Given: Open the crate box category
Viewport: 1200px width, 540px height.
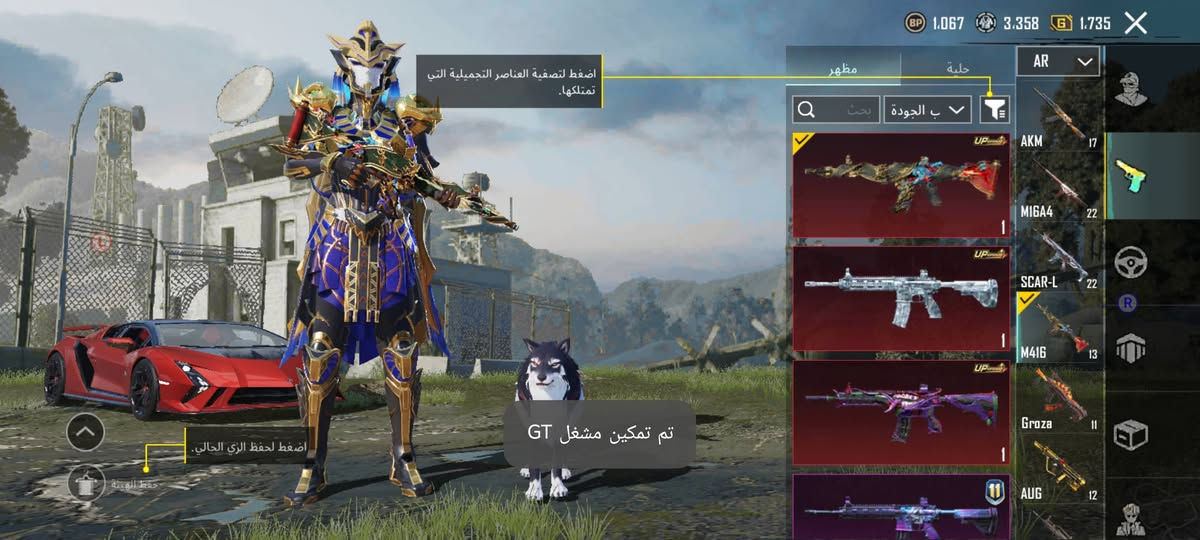Looking at the screenshot, I should coord(1131,434).
